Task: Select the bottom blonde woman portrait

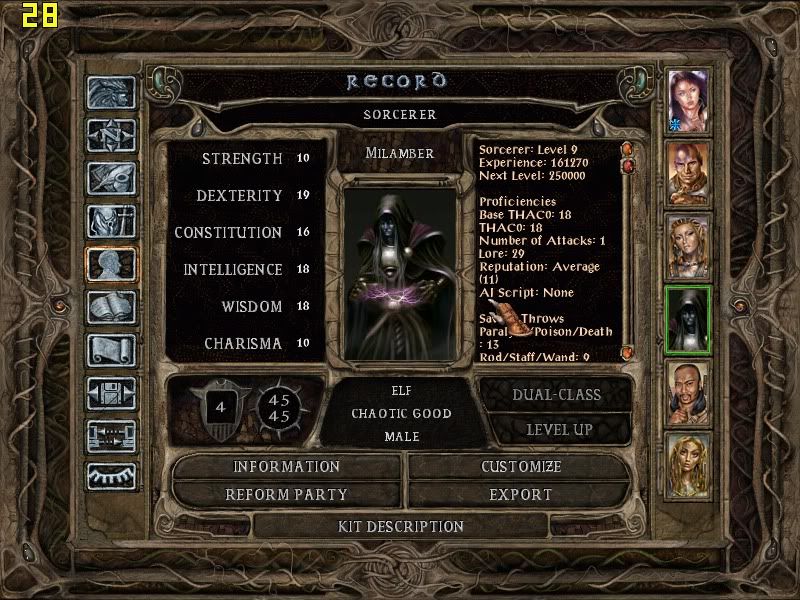Action: (689, 464)
